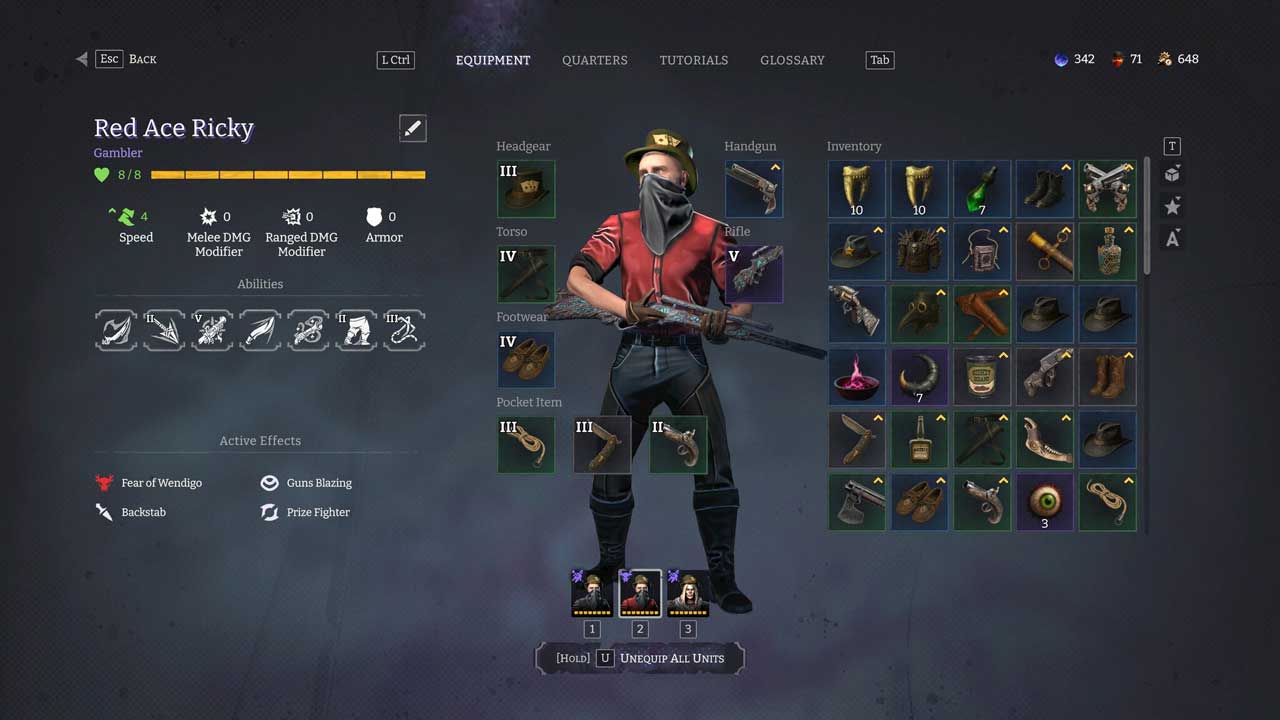Switch to the Quarters tab
This screenshot has height=720, width=1280.
[594, 60]
